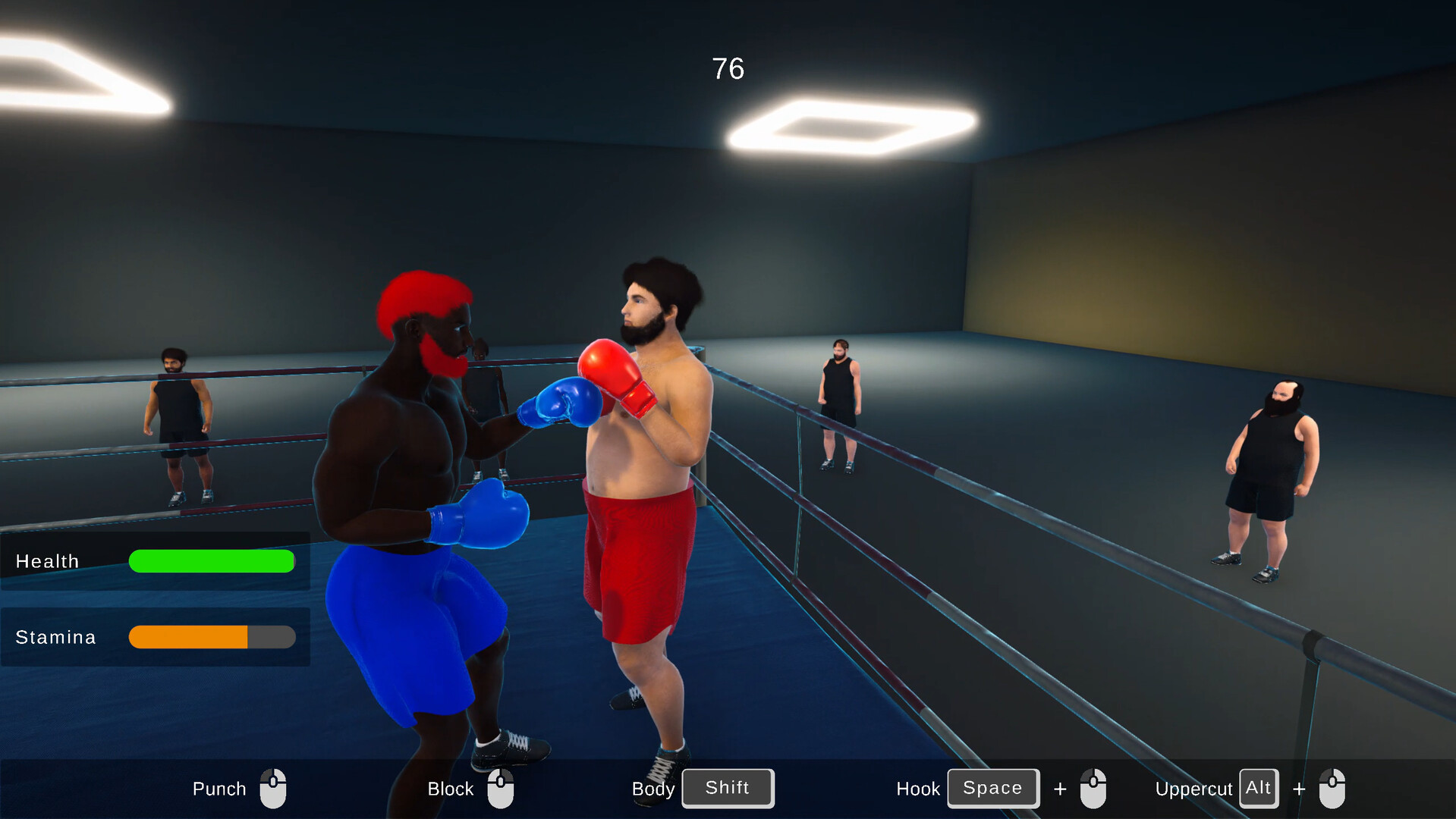Select the Alt key icon for Uppercut

point(1258,788)
